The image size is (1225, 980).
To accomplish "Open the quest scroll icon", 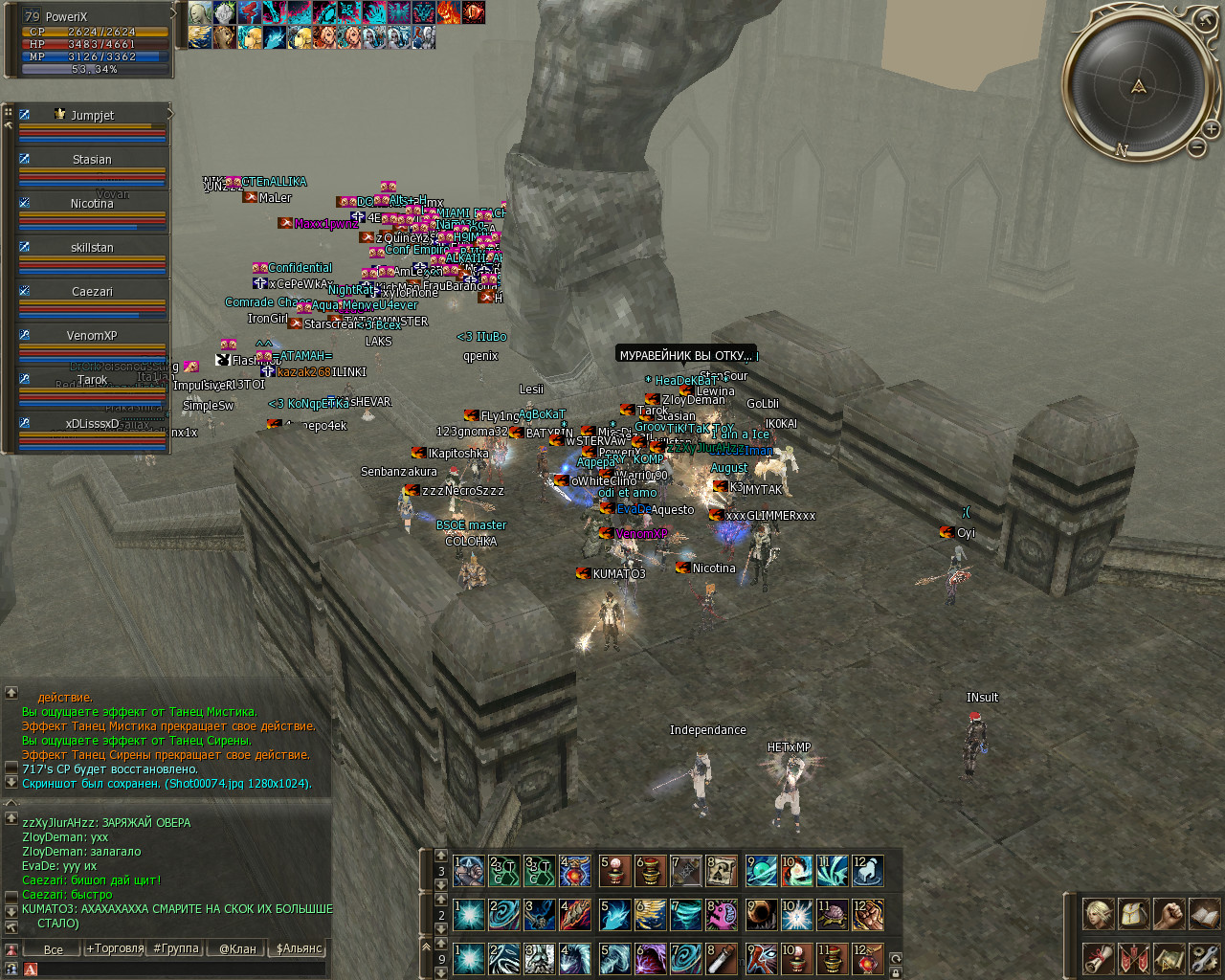I will point(1097,957).
